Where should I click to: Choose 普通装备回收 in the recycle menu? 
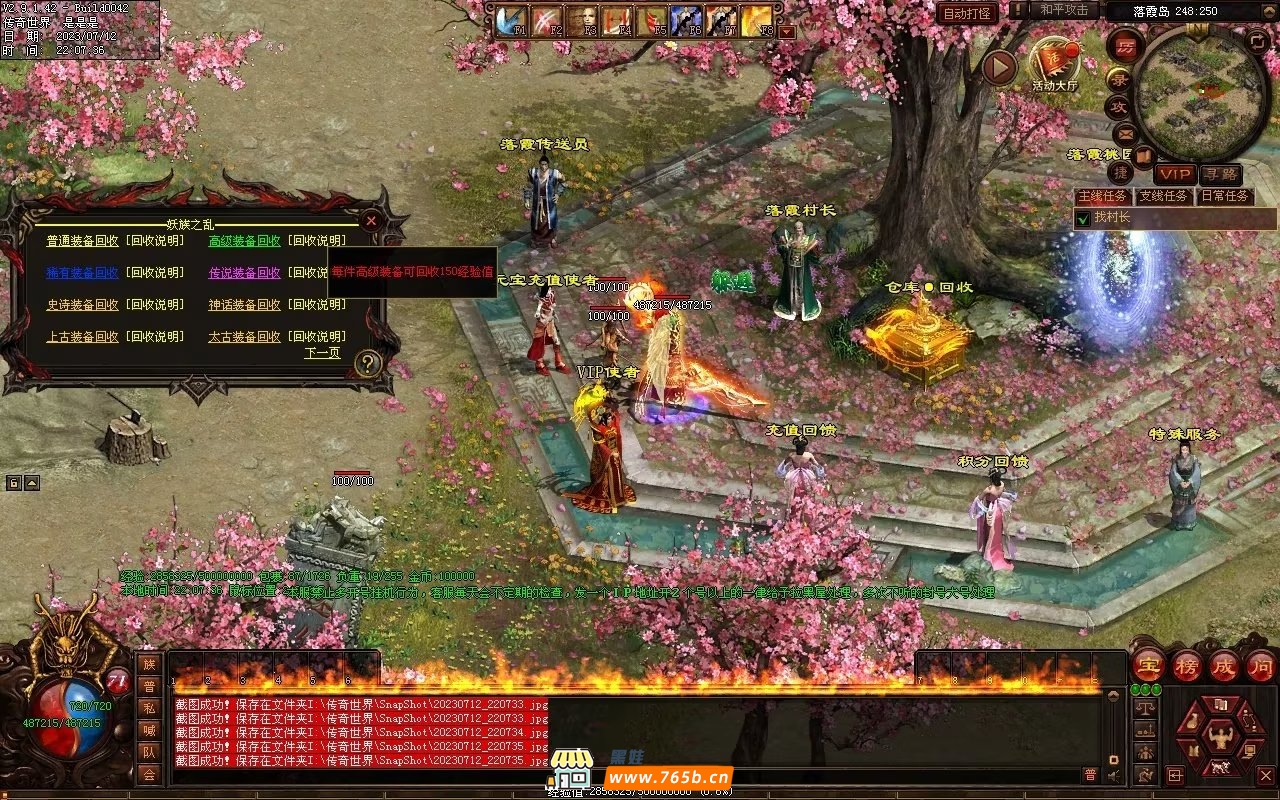[82, 241]
